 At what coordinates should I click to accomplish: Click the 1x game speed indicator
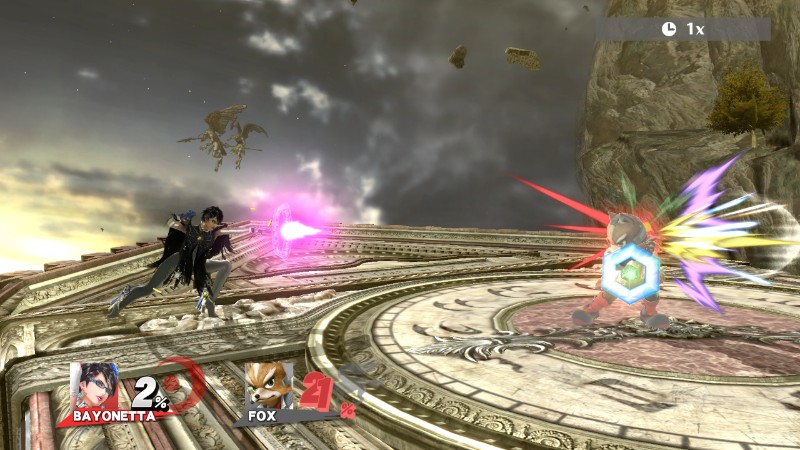tap(683, 29)
